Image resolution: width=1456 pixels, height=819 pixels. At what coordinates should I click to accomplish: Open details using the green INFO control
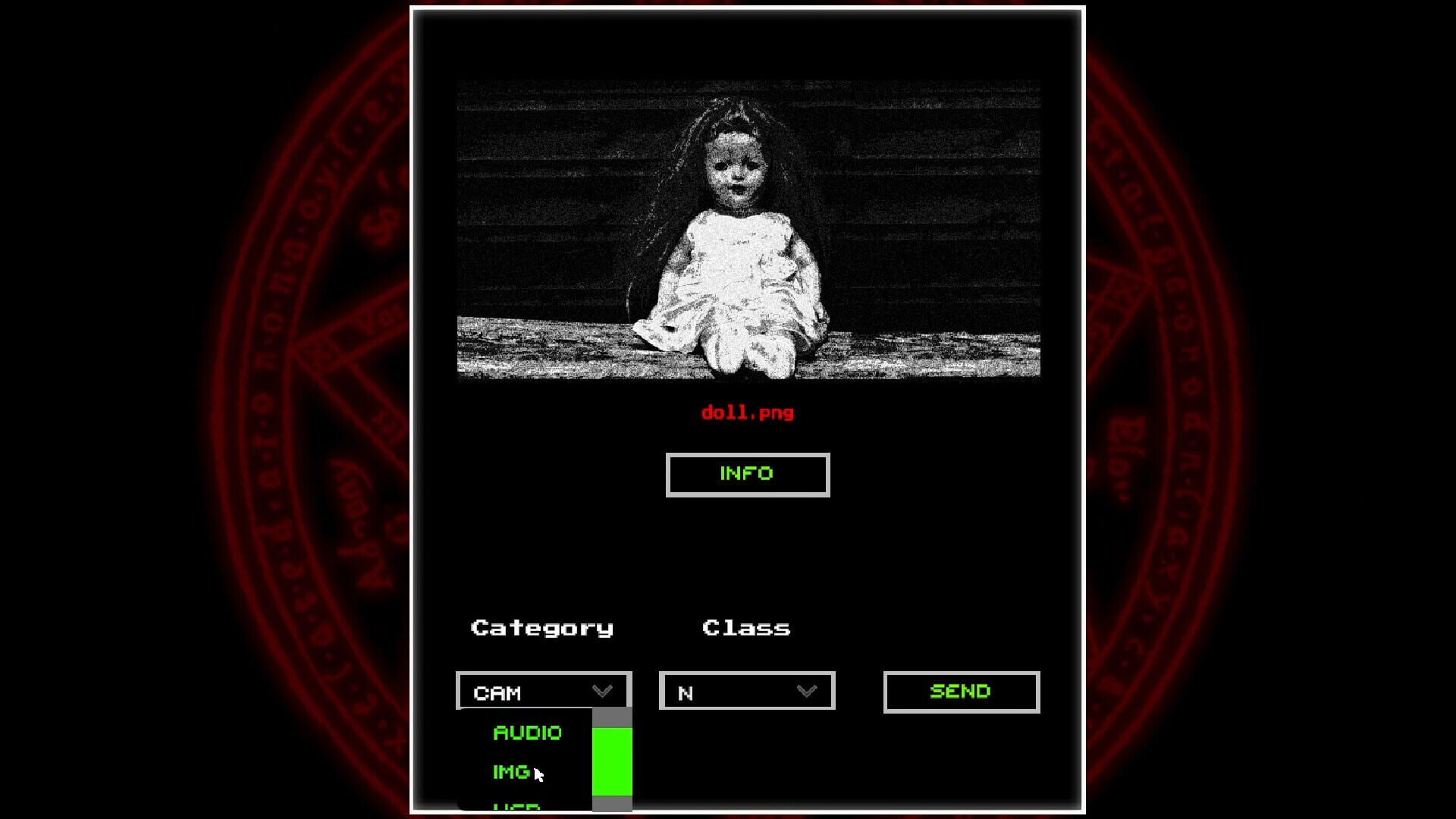747,474
